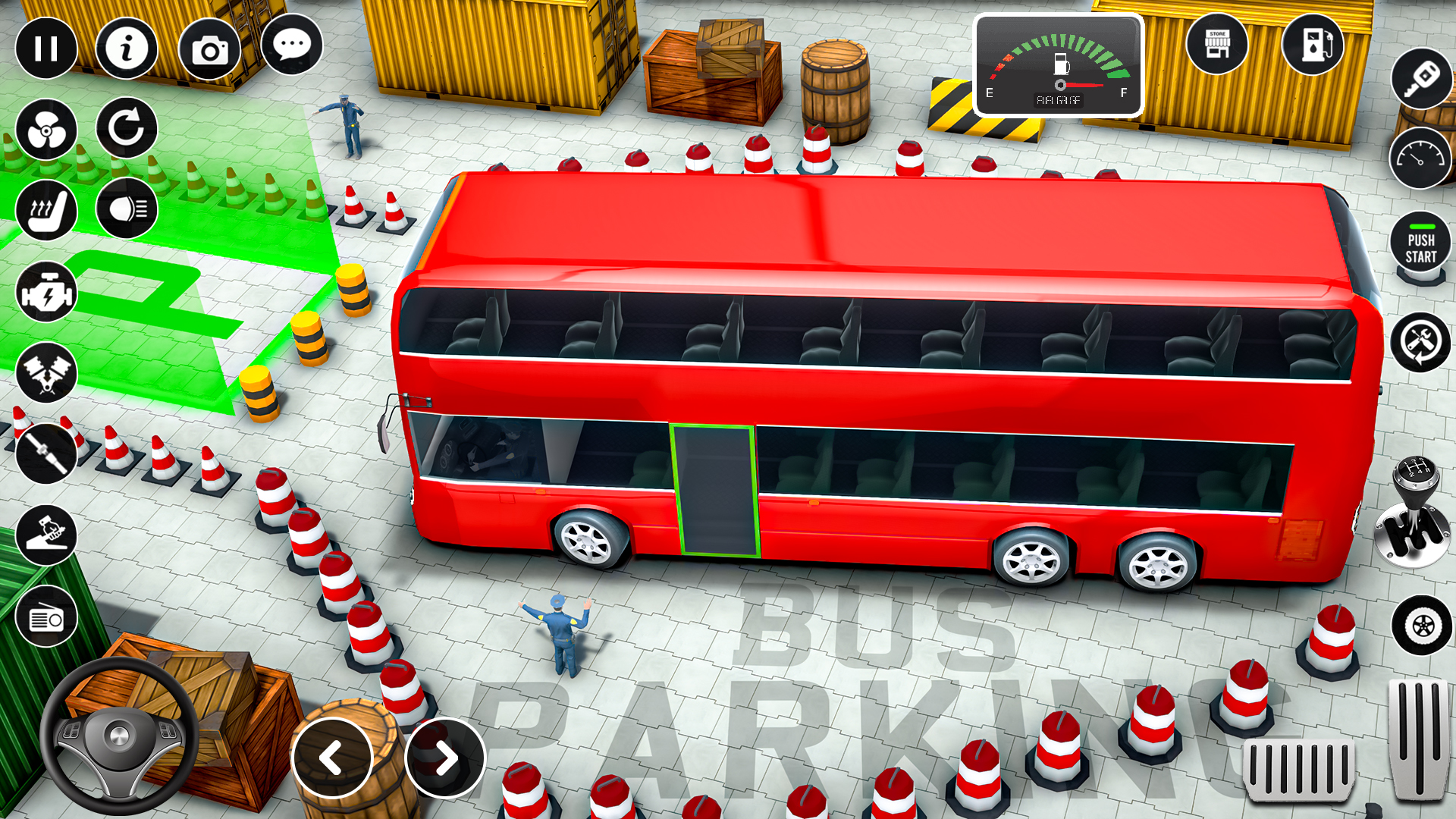Take a photo with the camera icon
The width and height of the screenshot is (1456, 819).
[x=211, y=49]
